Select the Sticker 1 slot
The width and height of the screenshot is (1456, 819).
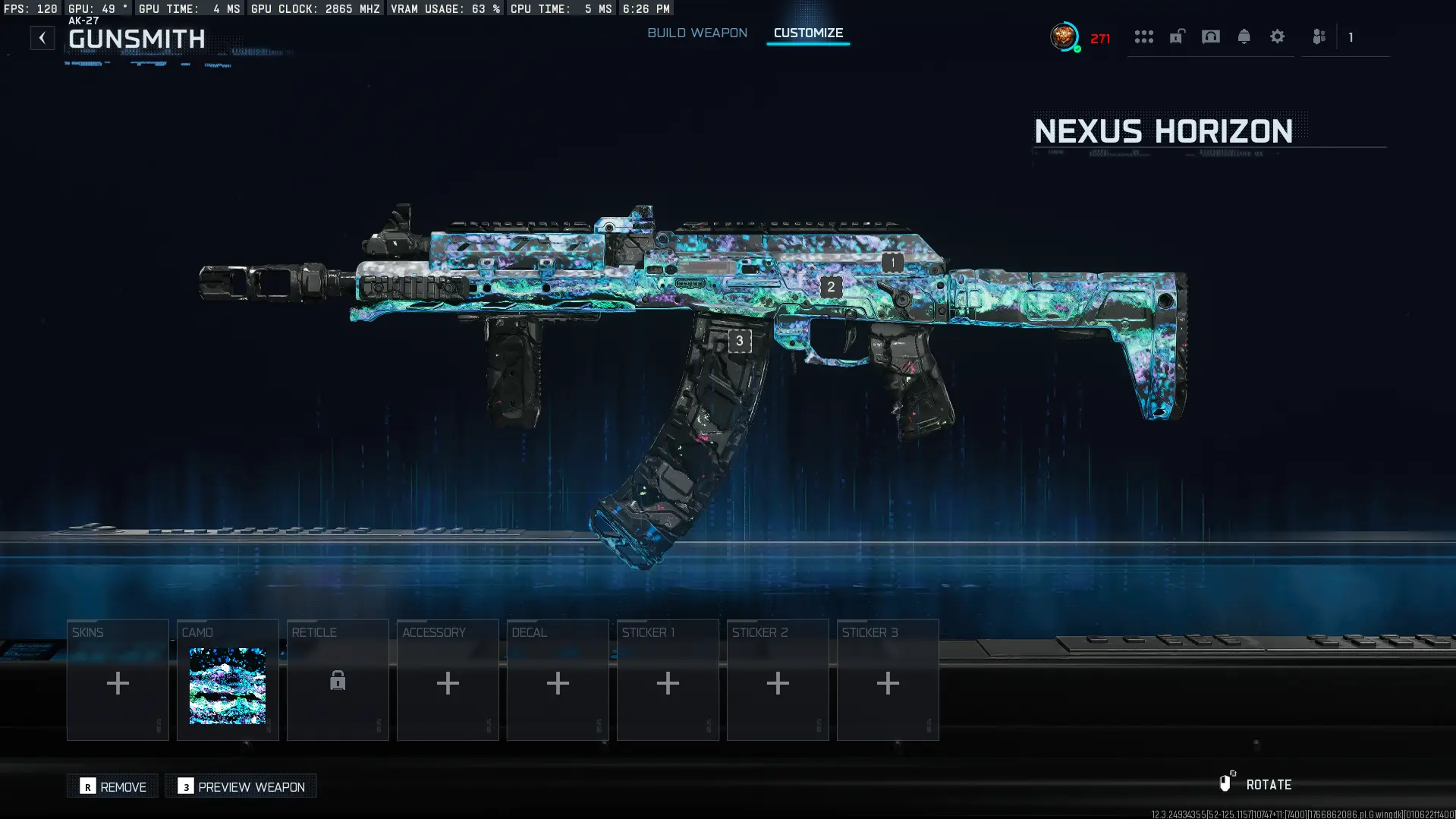(668, 682)
